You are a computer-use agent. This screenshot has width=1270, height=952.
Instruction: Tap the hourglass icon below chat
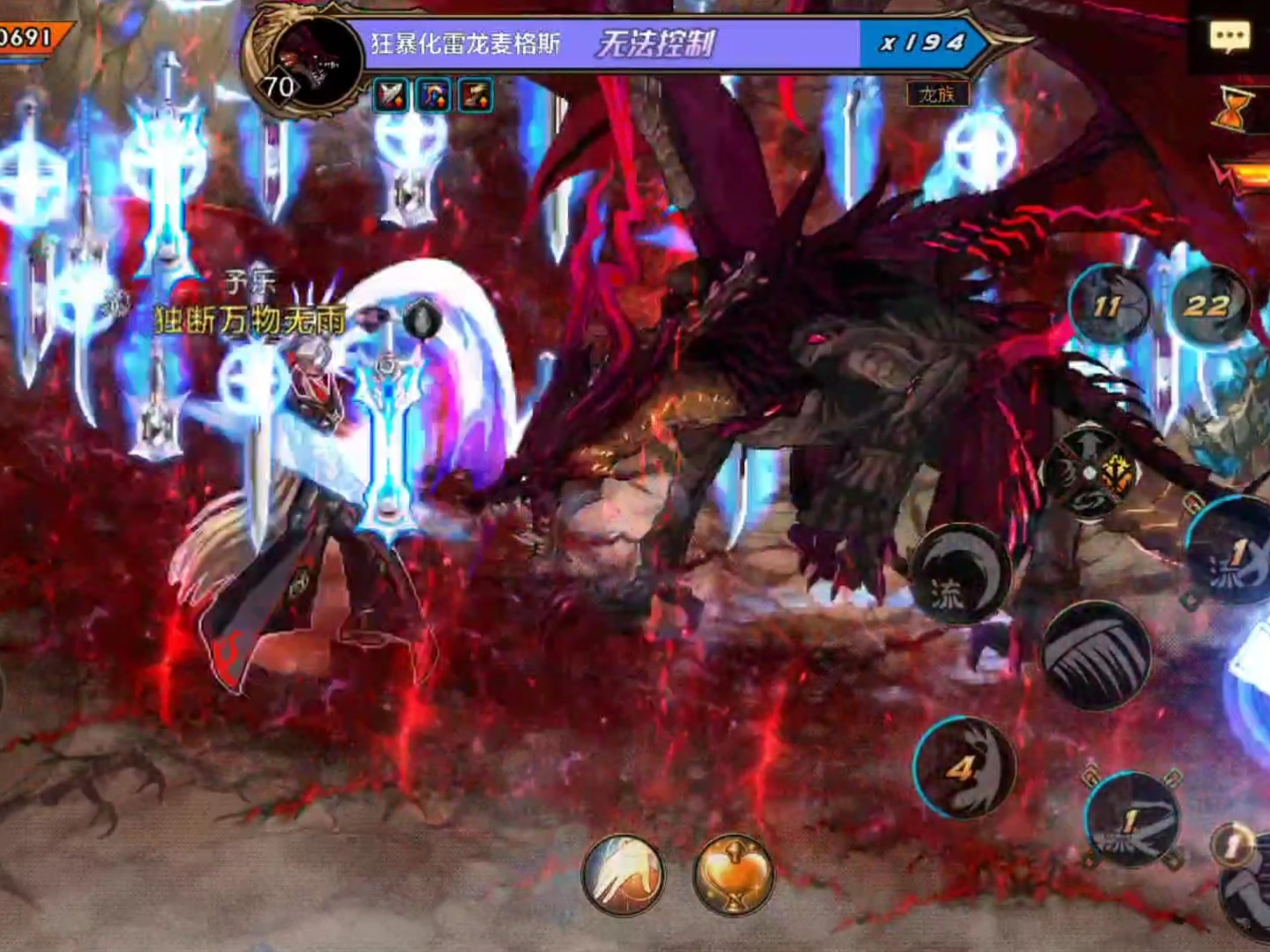(1231, 110)
